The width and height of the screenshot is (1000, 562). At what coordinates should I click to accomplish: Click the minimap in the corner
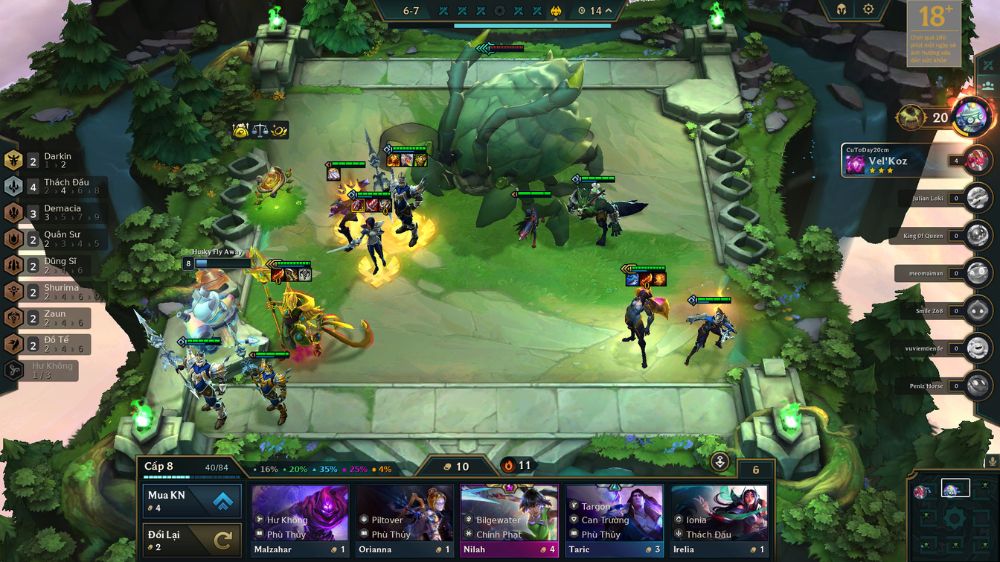[954, 516]
